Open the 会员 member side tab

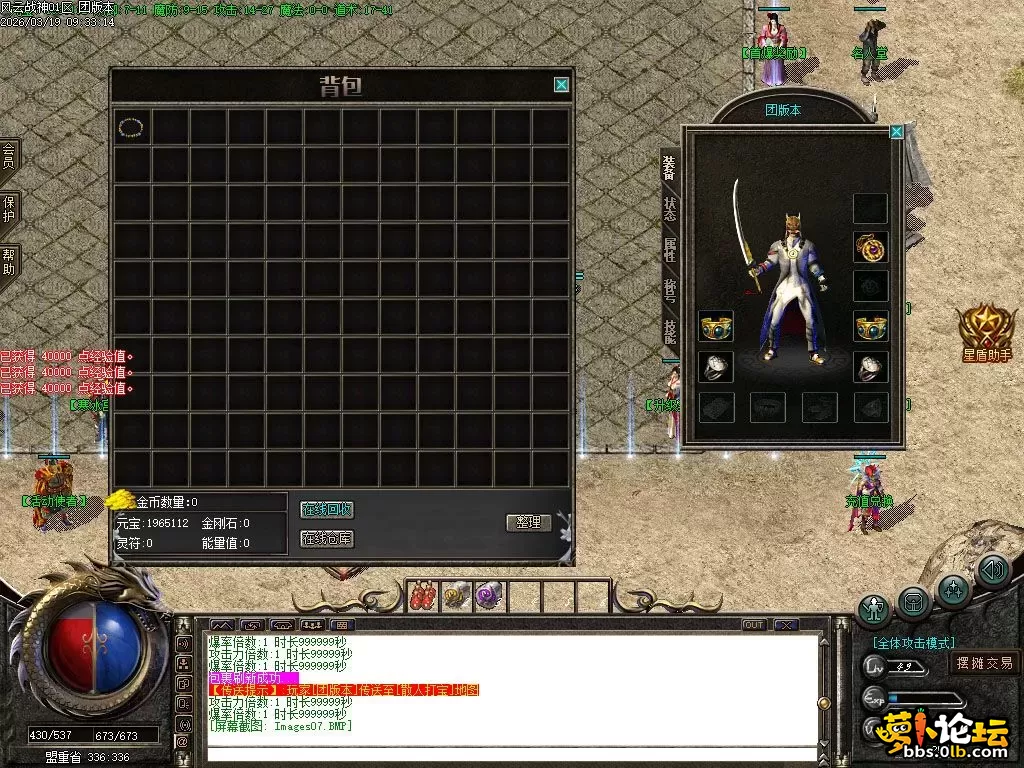point(8,155)
